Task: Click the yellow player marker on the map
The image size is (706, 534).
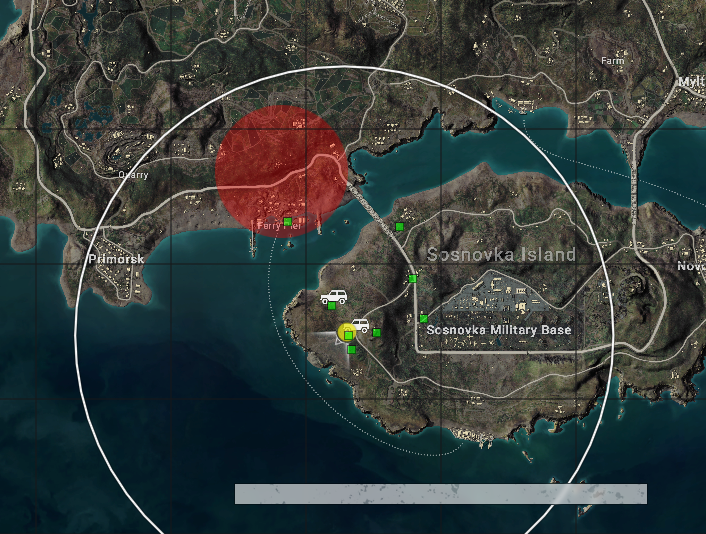Action: (347, 332)
